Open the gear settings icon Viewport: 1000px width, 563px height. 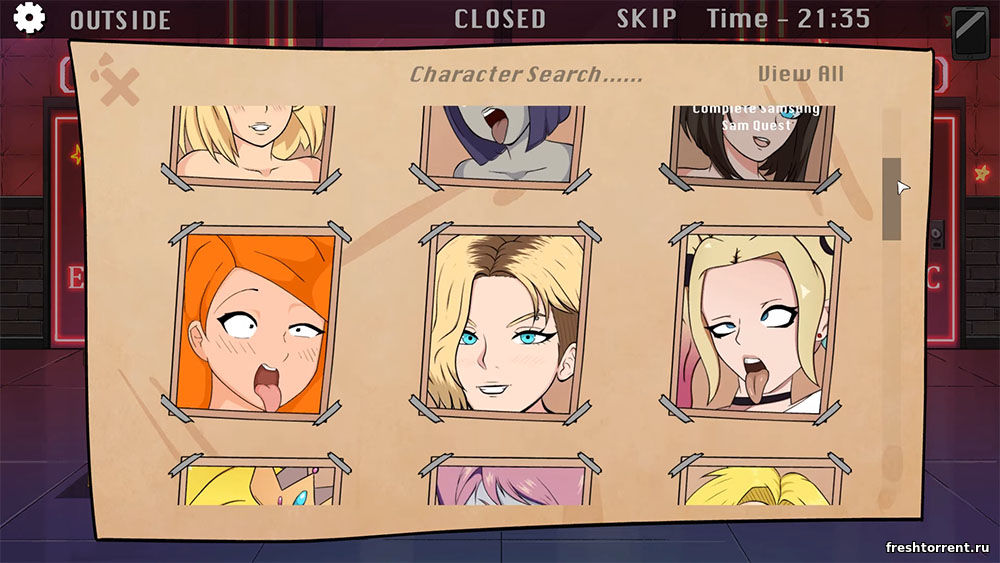coord(29,18)
